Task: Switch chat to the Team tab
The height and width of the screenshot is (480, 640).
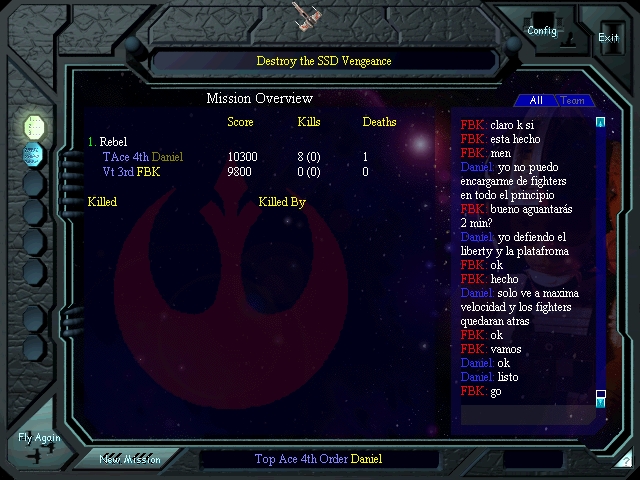Action: pyautogui.click(x=573, y=100)
